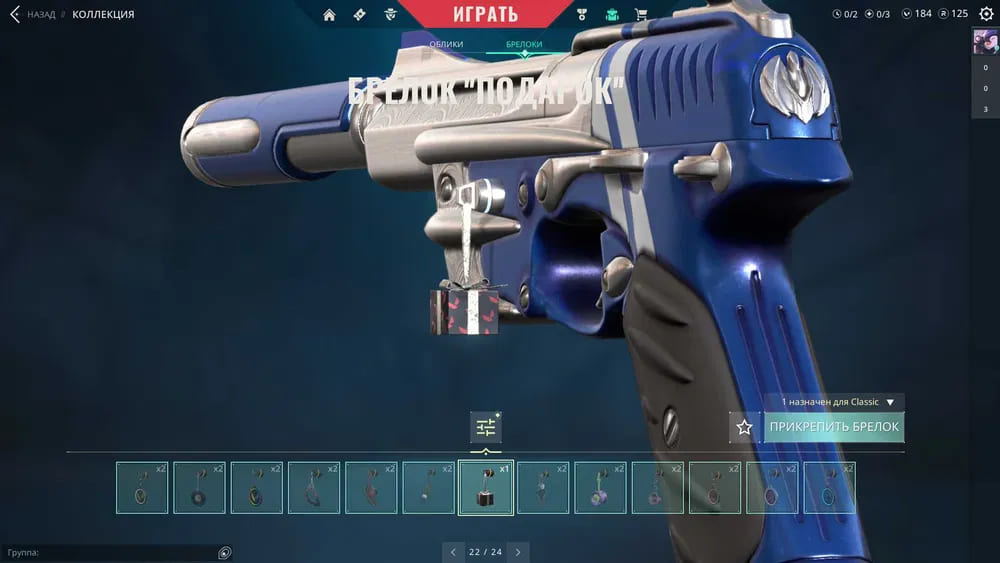The image size is (1000, 563).
Task: Click the player avatar portrait
Action: tap(985, 43)
